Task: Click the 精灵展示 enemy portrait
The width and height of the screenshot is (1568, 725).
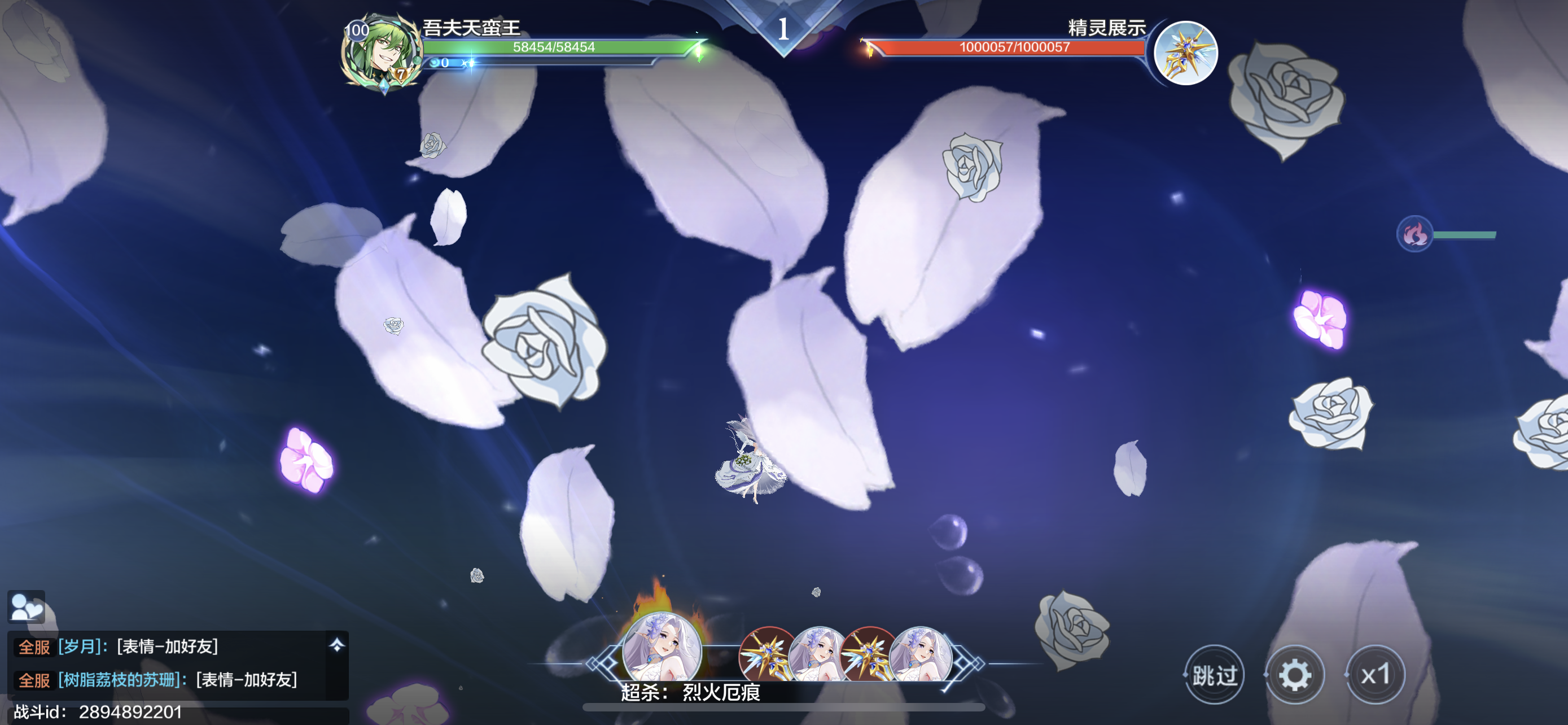Action: click(1185, 54)
